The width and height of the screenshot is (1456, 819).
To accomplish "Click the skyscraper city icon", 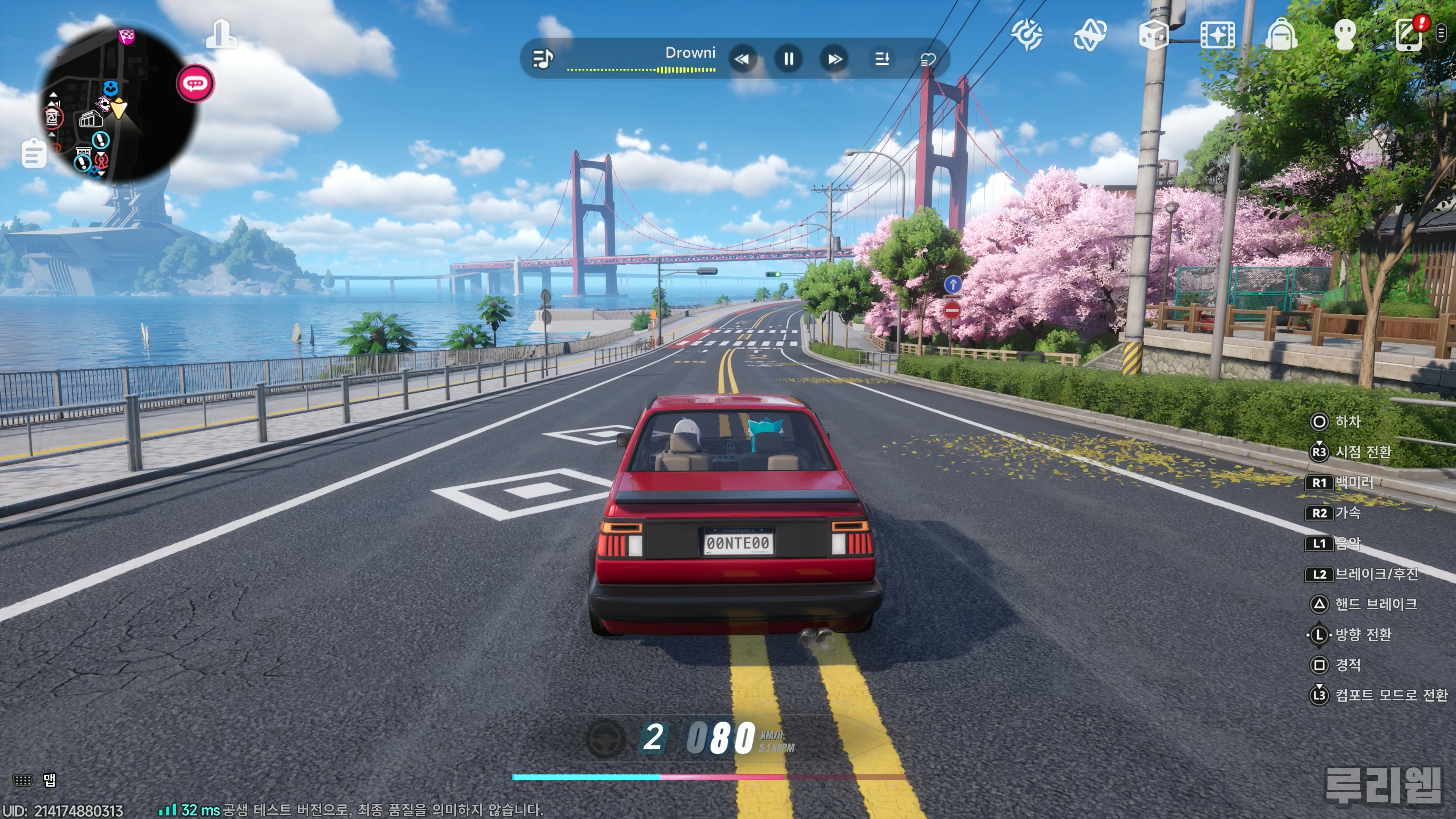I will (x=221, y=35).
